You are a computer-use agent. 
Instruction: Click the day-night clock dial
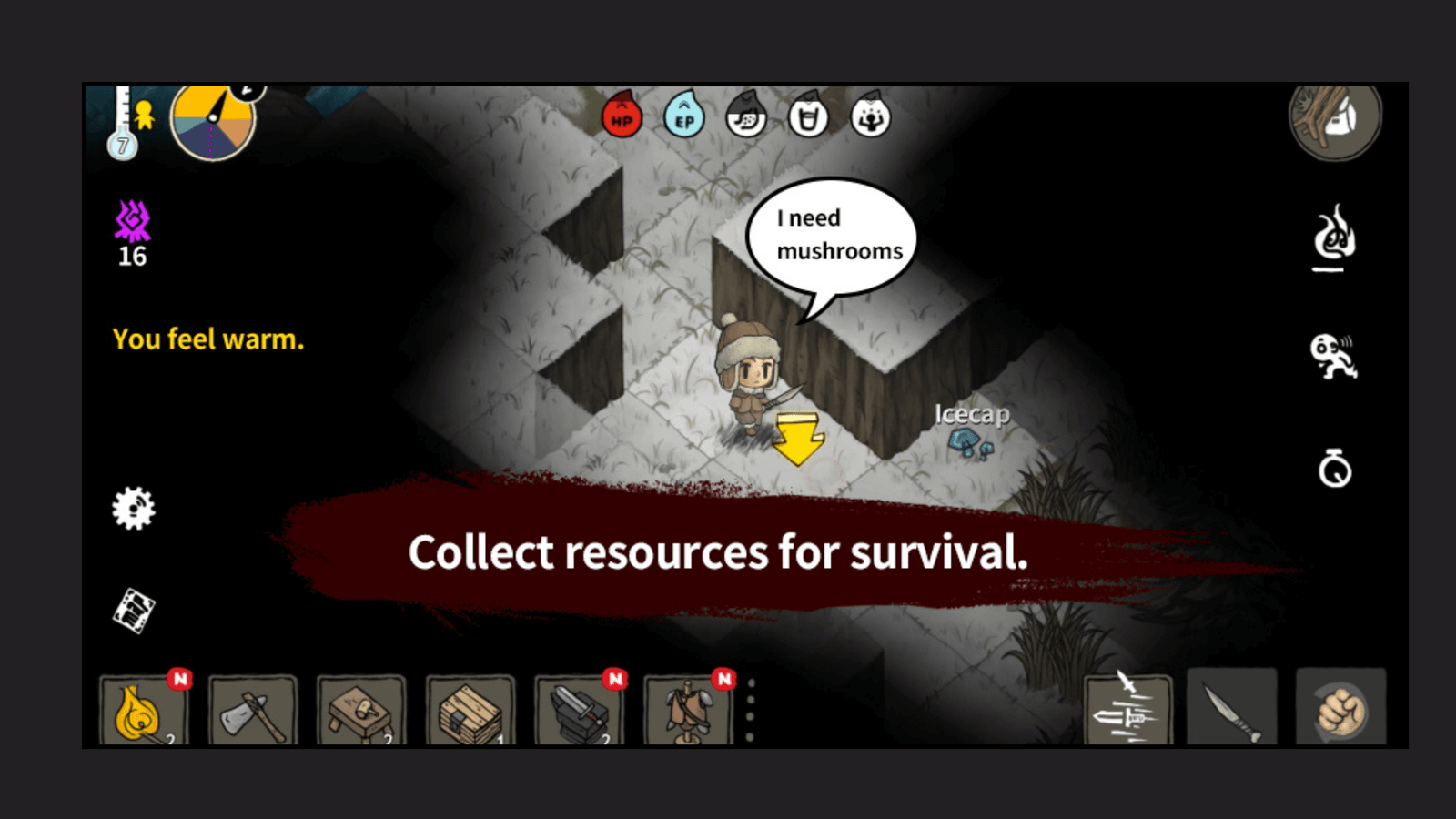point(216,125)
